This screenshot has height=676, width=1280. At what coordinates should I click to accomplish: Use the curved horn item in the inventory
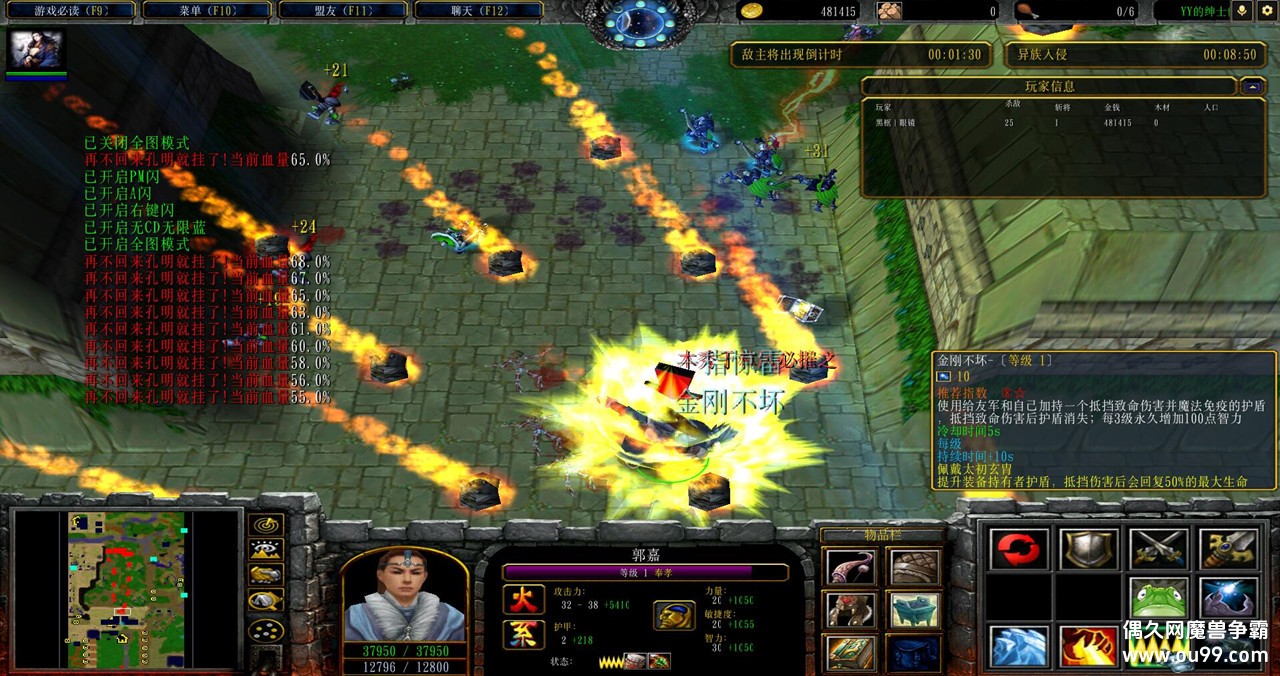tap(851, 567)
